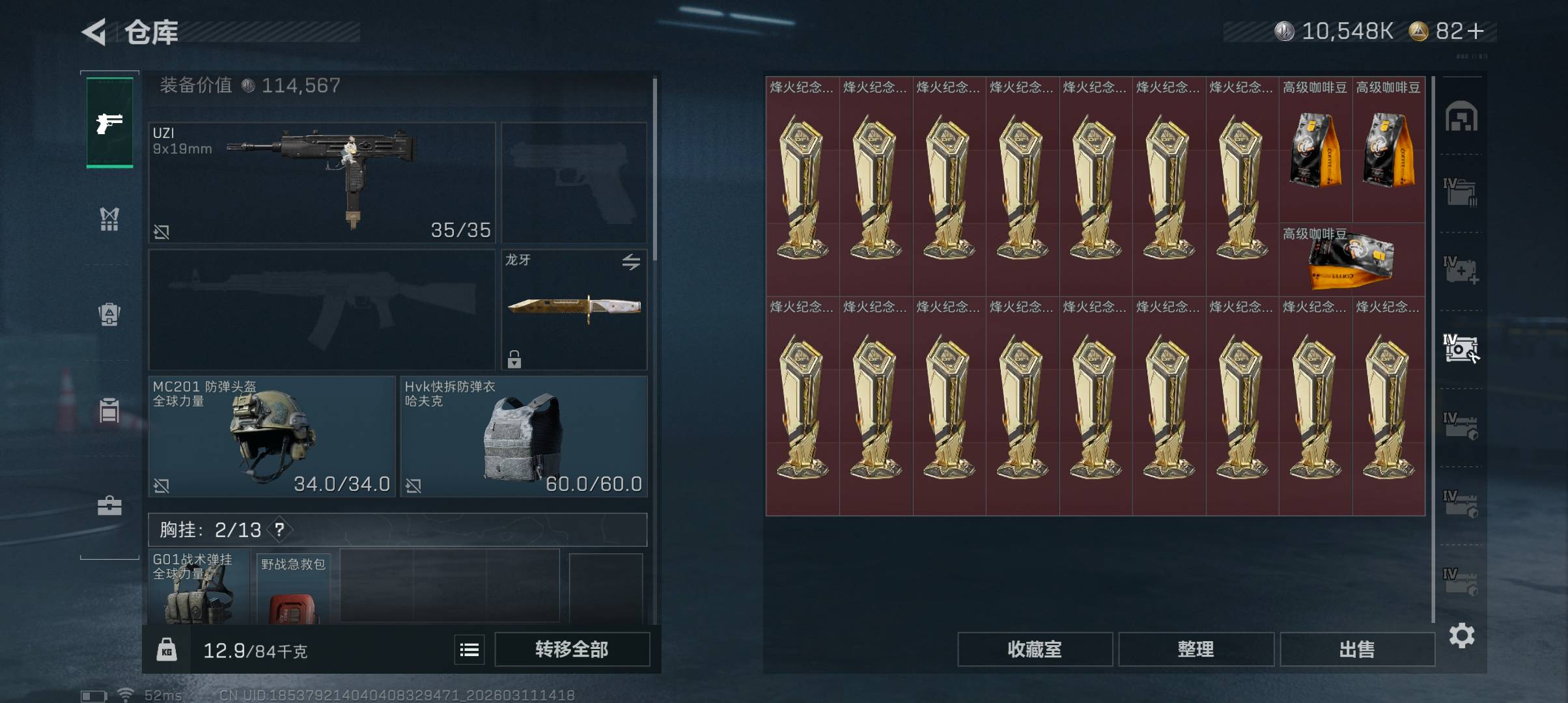The image size is (1568, 703).
Task: Open the gear settings icon
Action: (1461, 635)
